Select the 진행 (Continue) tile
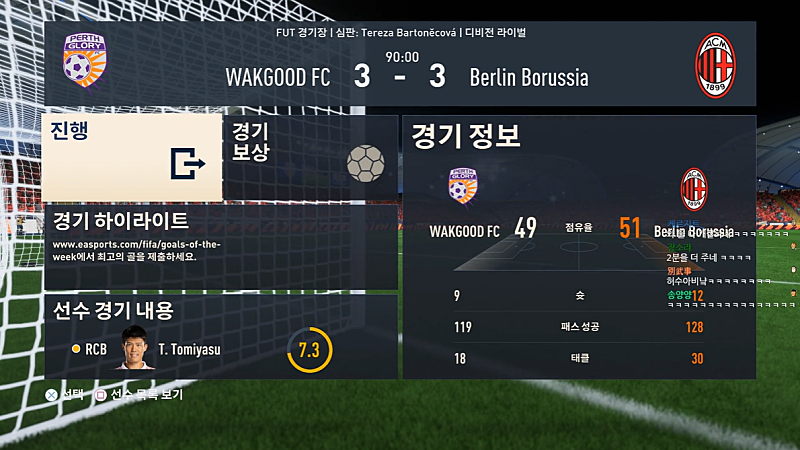The width and height of the screenshot is (800, 450). click(131, 157)
